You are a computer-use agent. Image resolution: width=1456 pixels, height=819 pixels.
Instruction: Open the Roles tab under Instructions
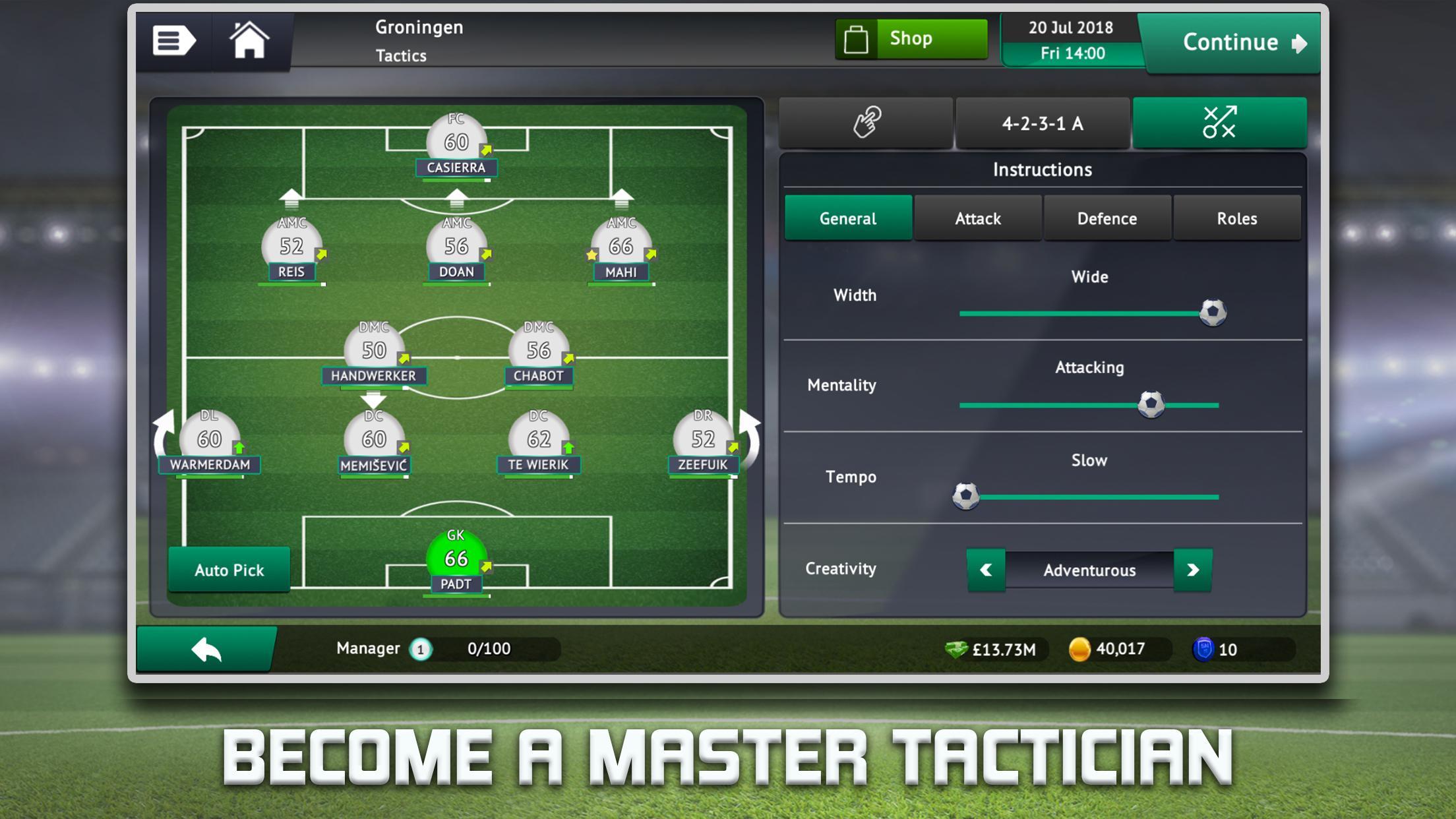click(x=1238, y=218)
